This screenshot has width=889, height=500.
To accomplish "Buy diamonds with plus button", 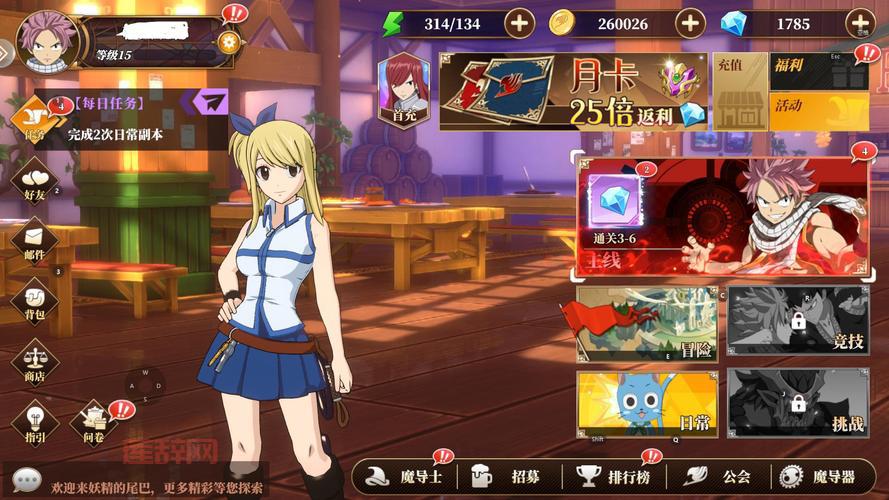I will point(860,23).
